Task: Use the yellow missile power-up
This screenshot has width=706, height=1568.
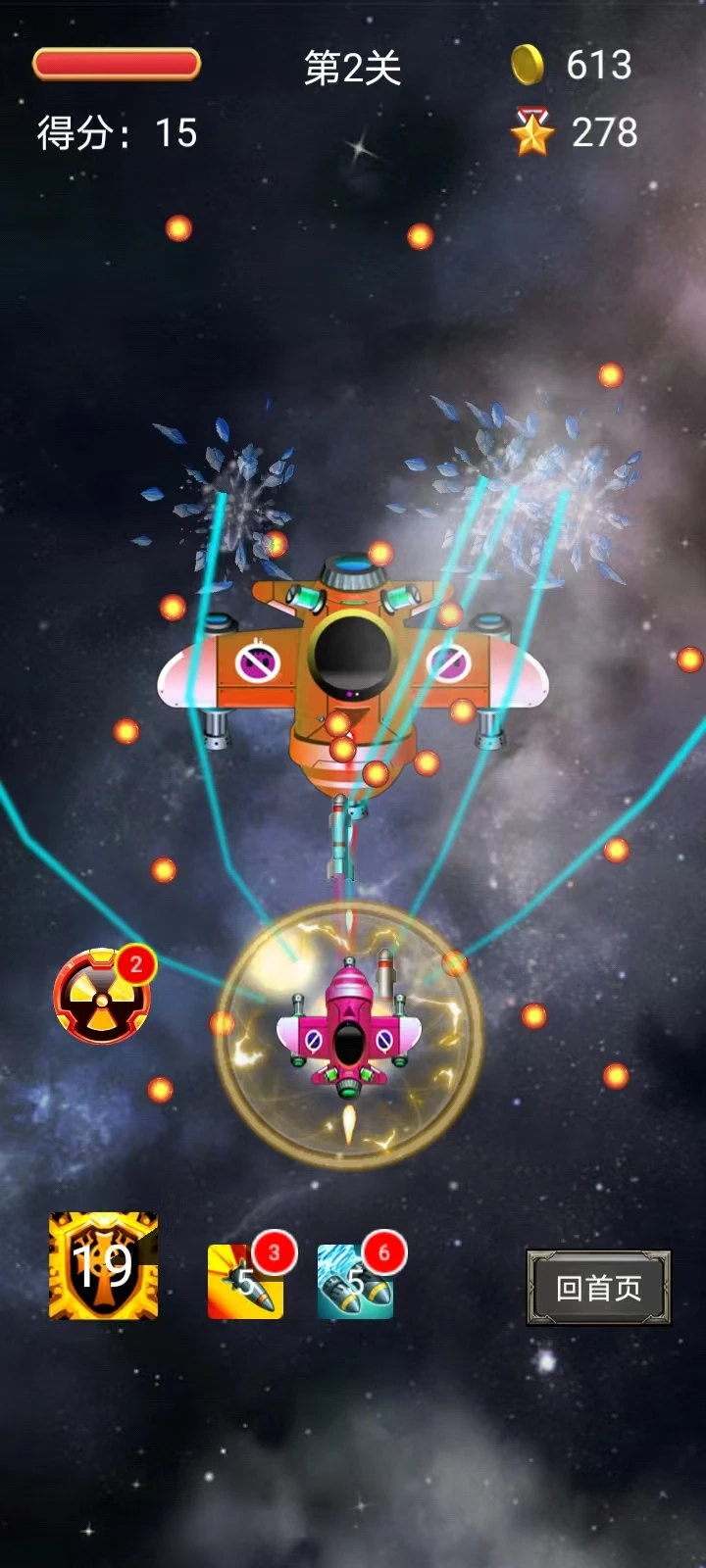Action: [x=245, y=1281]
